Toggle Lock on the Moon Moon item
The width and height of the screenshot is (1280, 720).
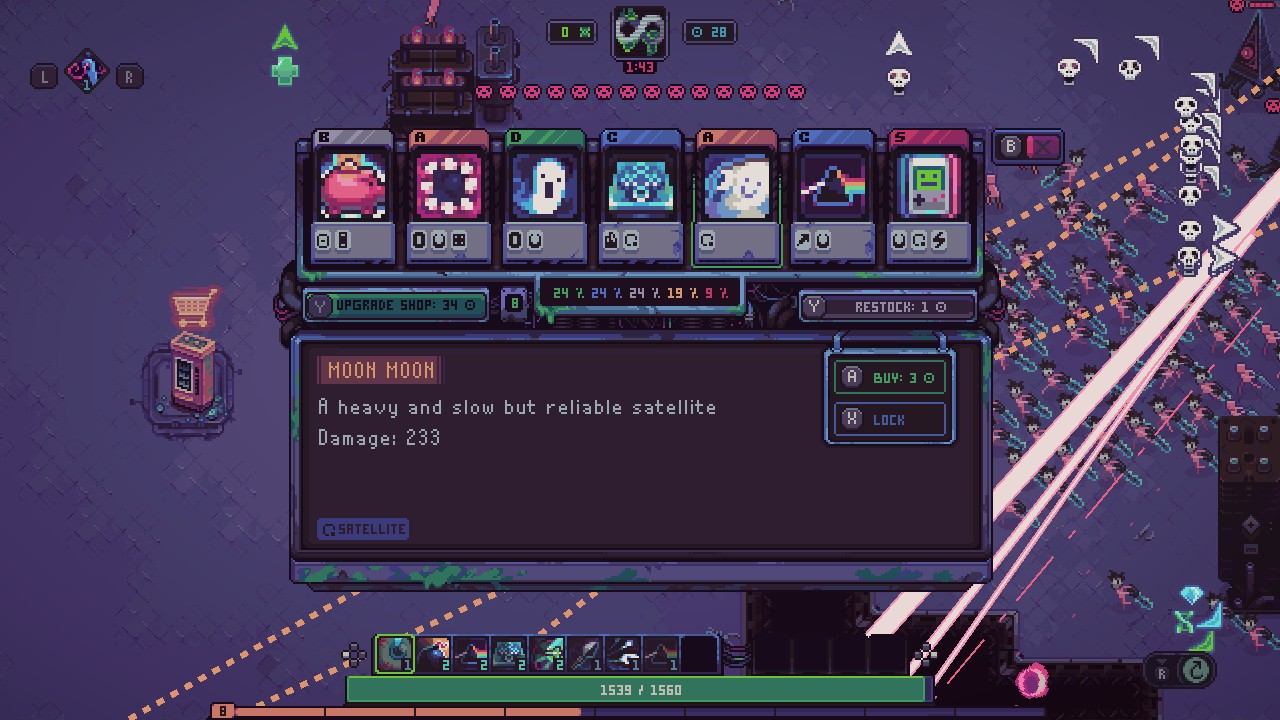point(889,419)
